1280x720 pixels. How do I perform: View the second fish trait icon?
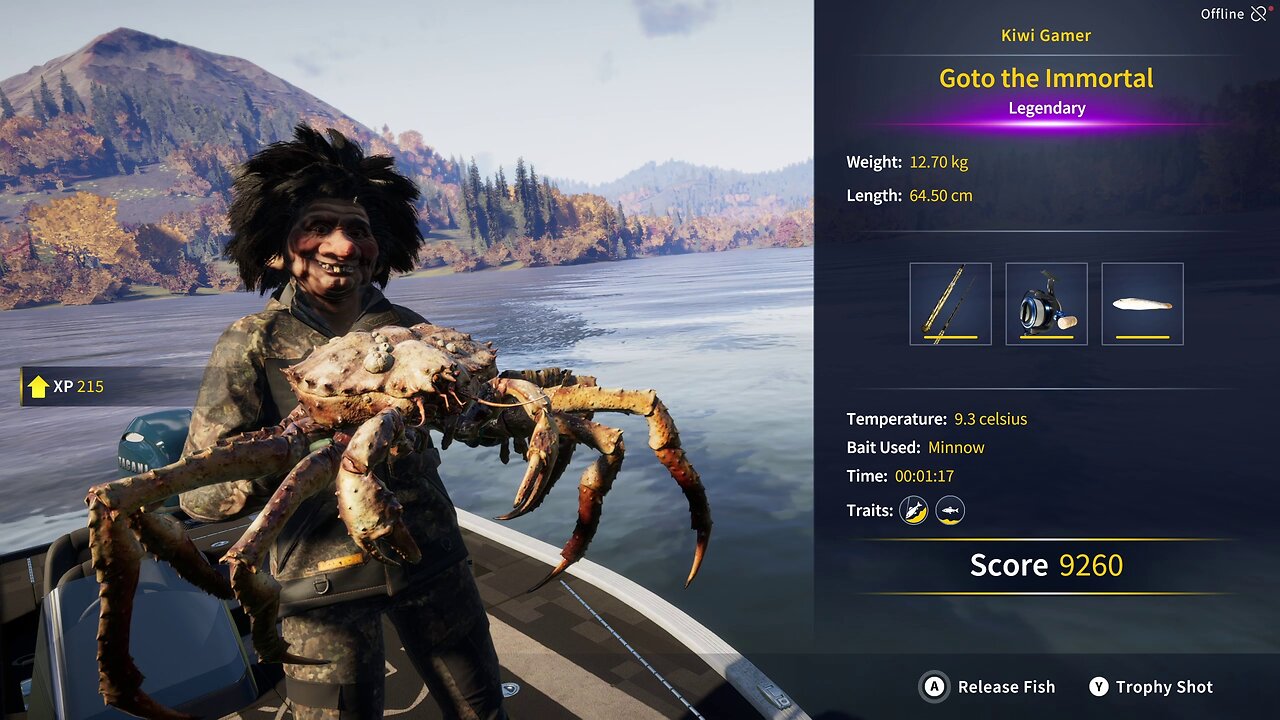coord(950,511)
